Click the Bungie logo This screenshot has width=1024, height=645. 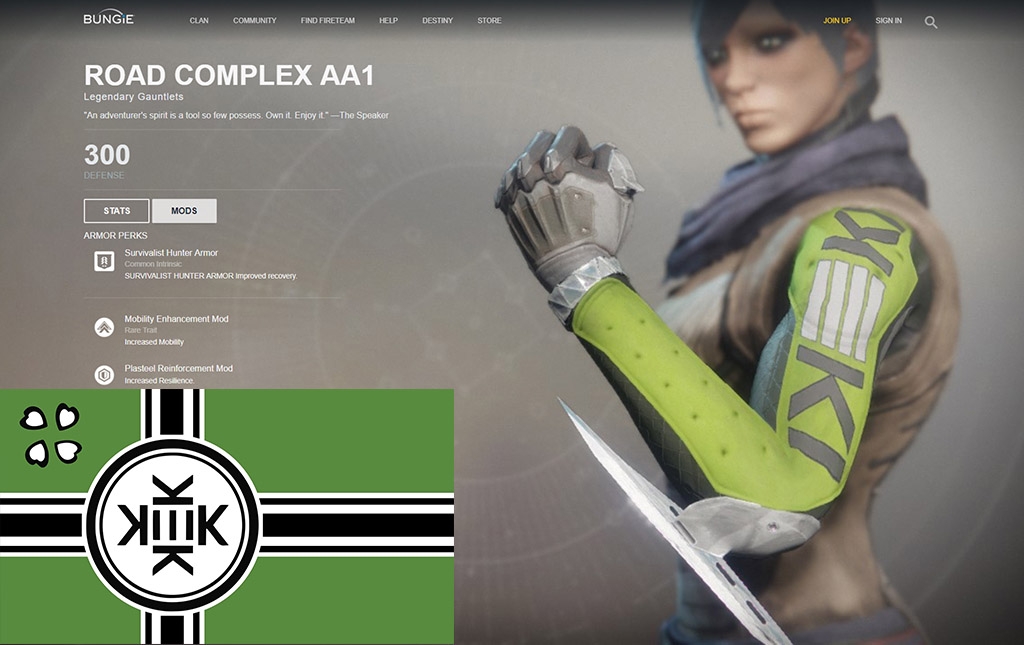108,19
